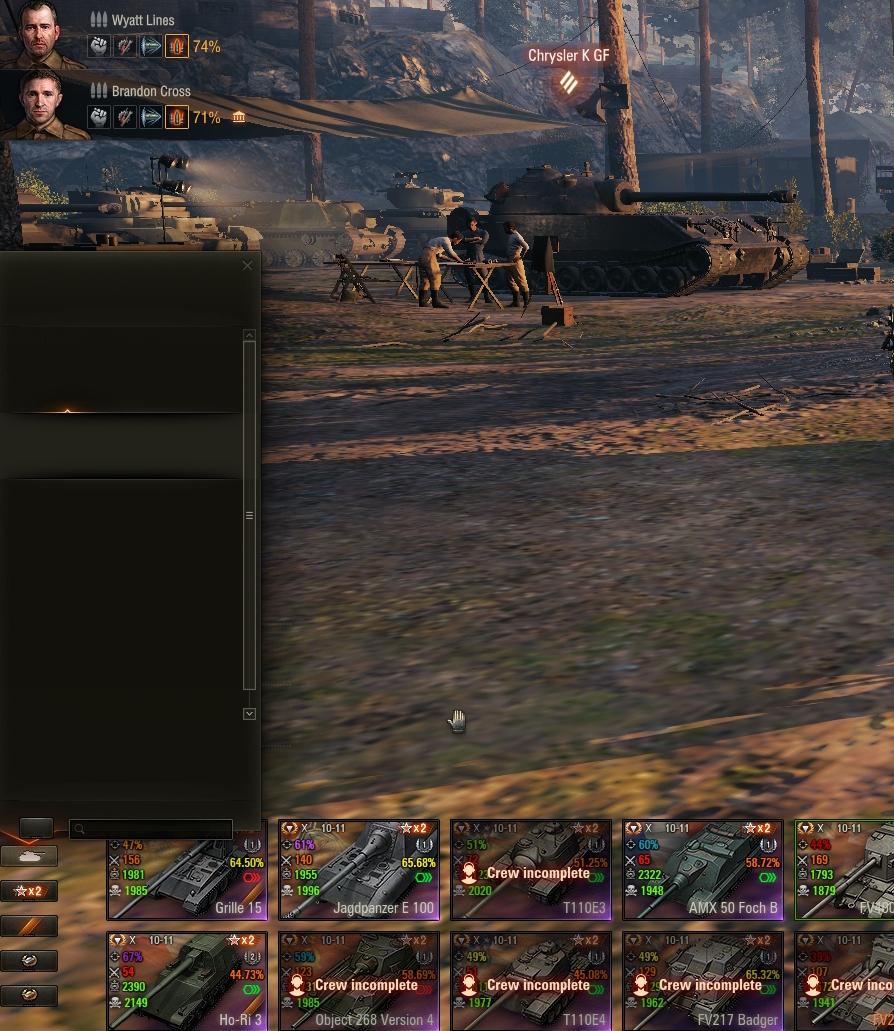Choose the Jagdpanzer E 100 tank
The height and width of the screenshot is (1031, 894).
[x=358, y=870]
